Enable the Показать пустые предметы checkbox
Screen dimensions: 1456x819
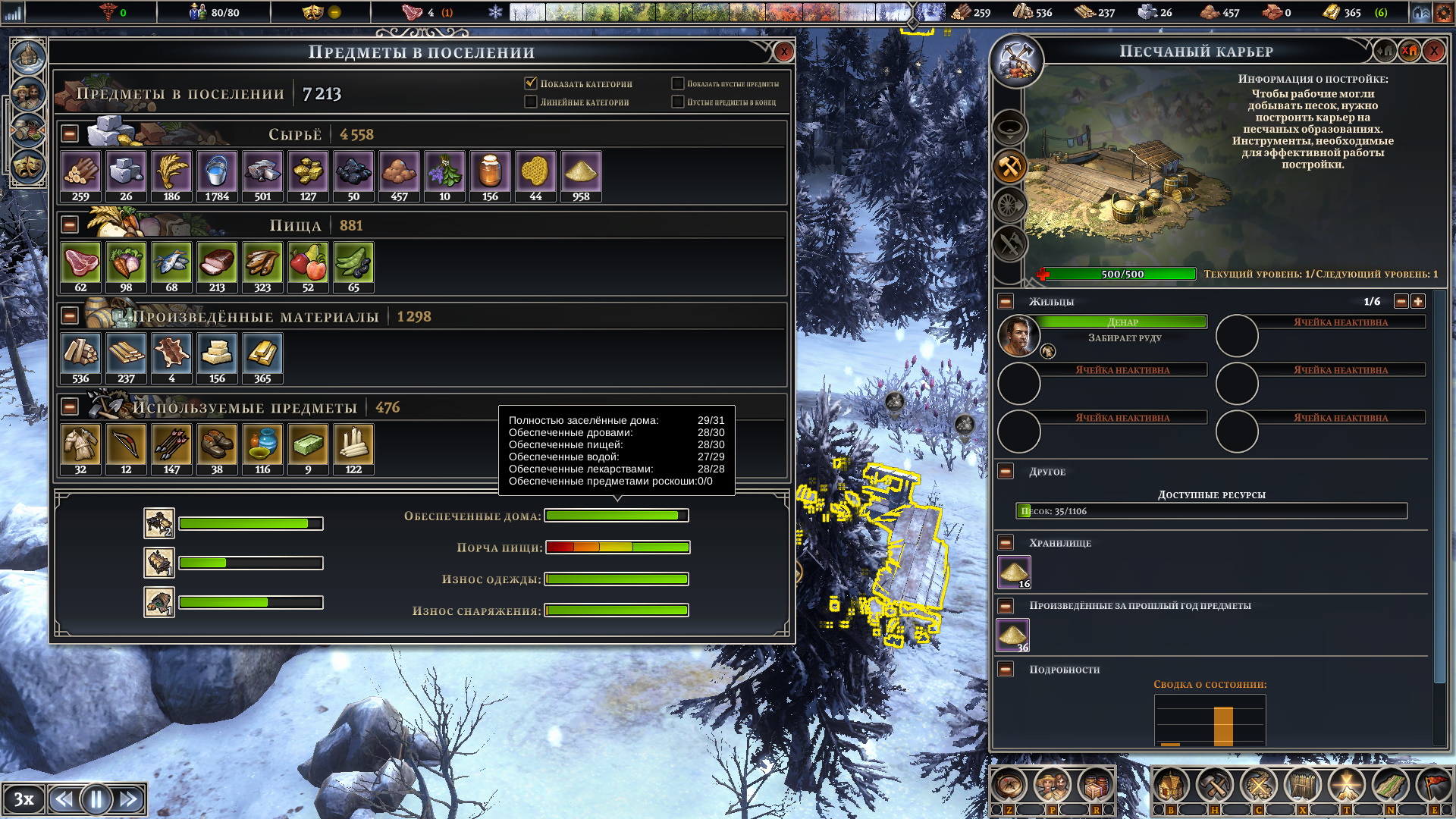678,83
